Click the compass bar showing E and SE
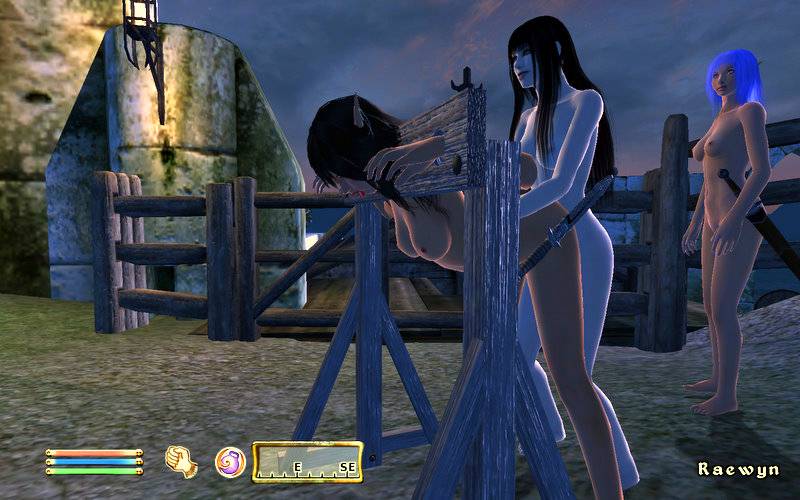This screenshot has height=500, width=800. pos(307,461)
